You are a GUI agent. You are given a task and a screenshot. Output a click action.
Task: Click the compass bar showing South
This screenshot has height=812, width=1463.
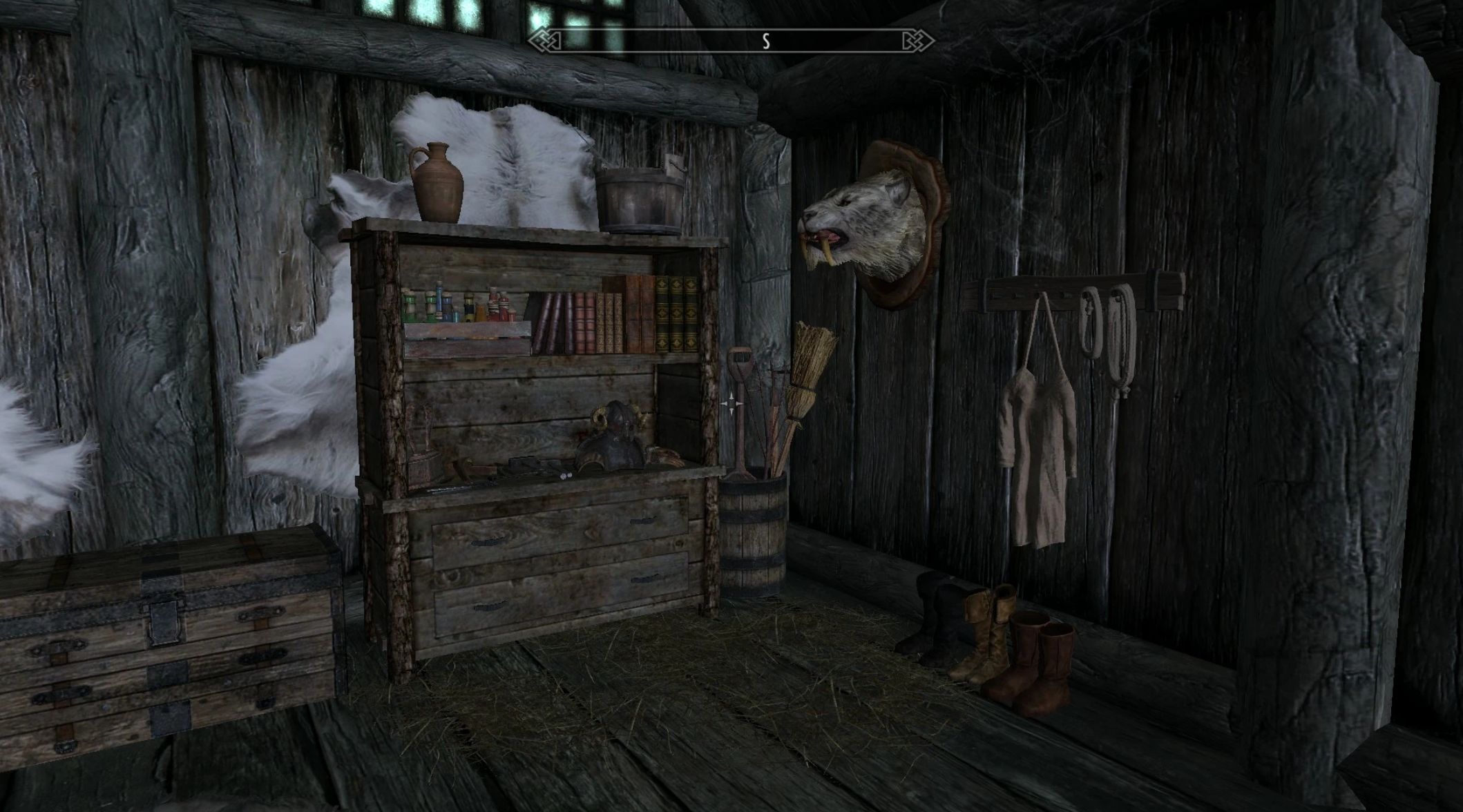pyautogui.click(x=731, y=41)
